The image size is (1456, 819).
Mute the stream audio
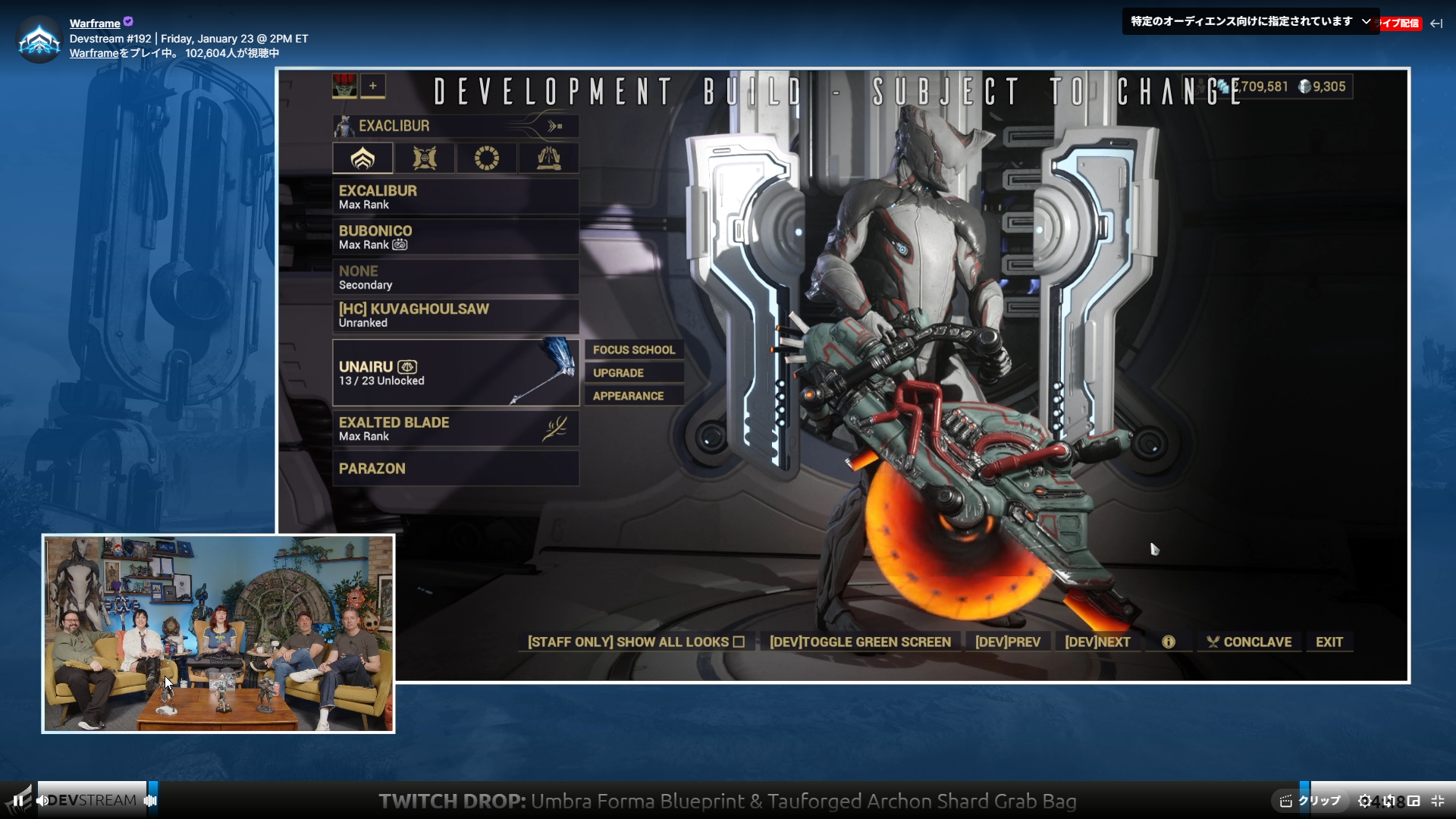point(42,800)
